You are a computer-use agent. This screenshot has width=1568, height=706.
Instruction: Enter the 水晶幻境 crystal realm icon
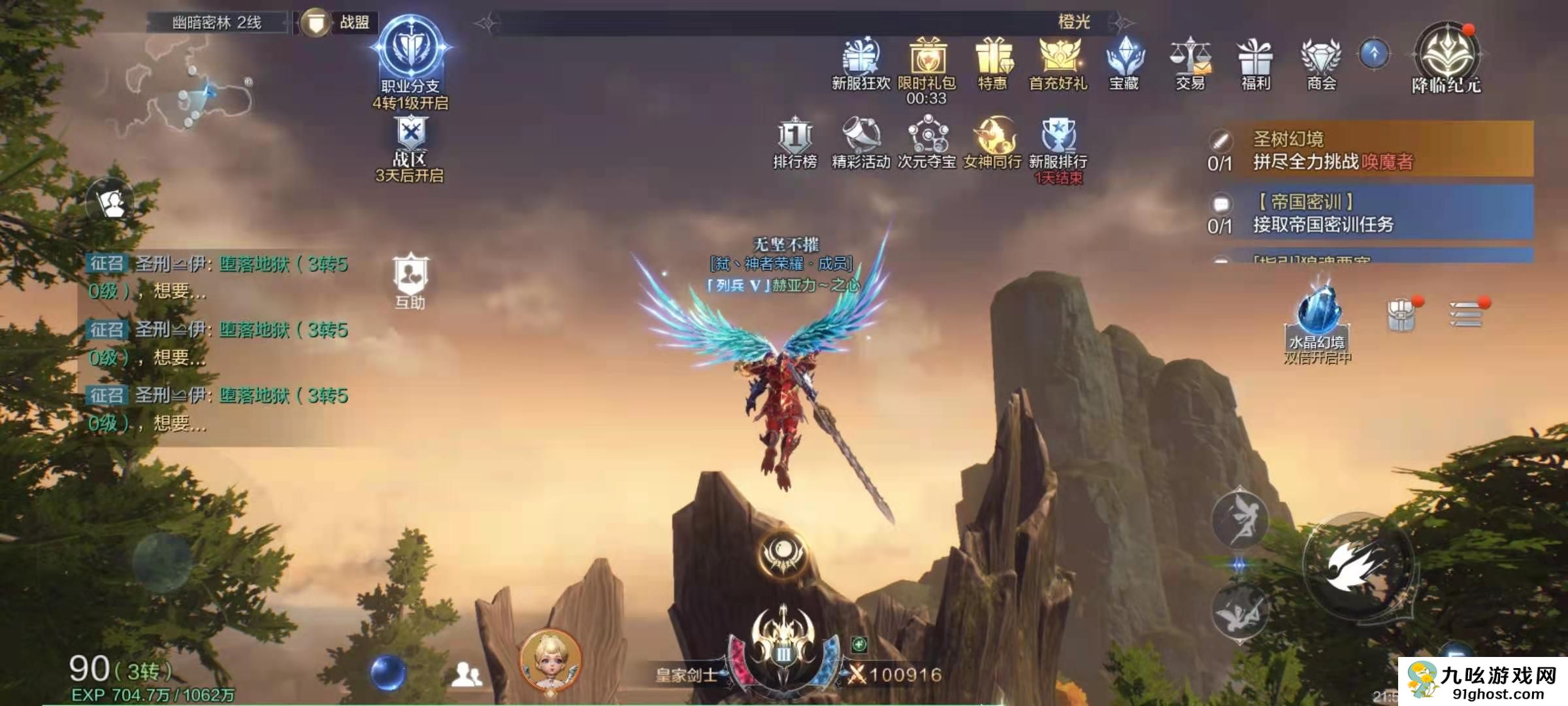(1318, 314)
